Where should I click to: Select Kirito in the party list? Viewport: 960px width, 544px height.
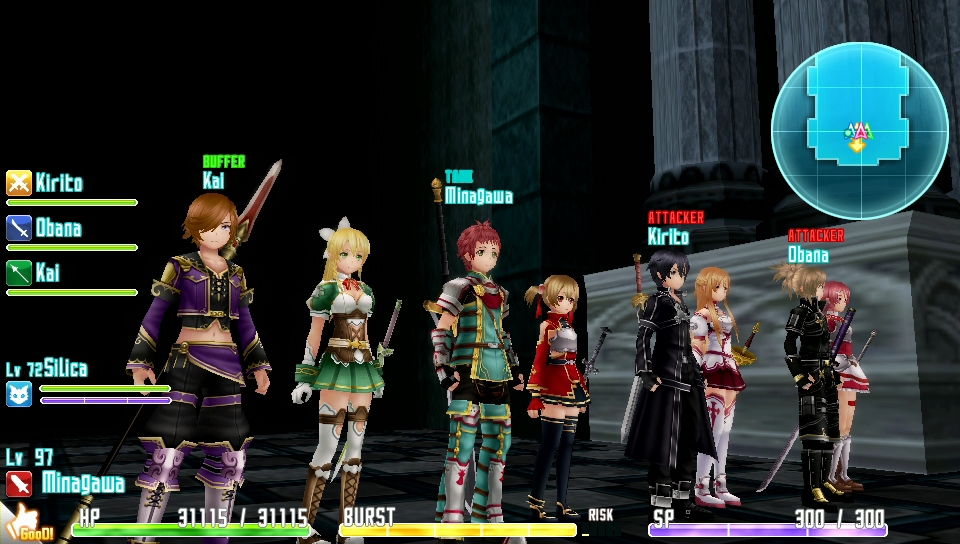pyautogui.click(x=59, y=183)
